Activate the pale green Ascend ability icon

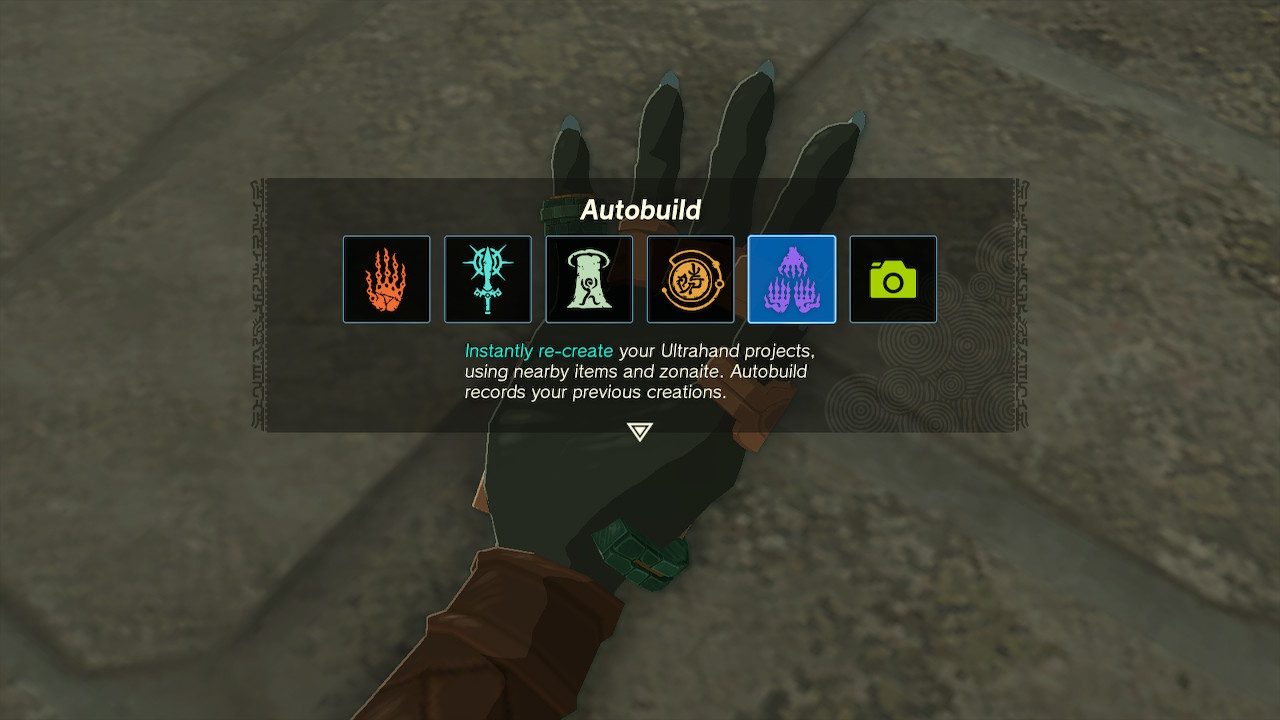click(x=589, y=279)
